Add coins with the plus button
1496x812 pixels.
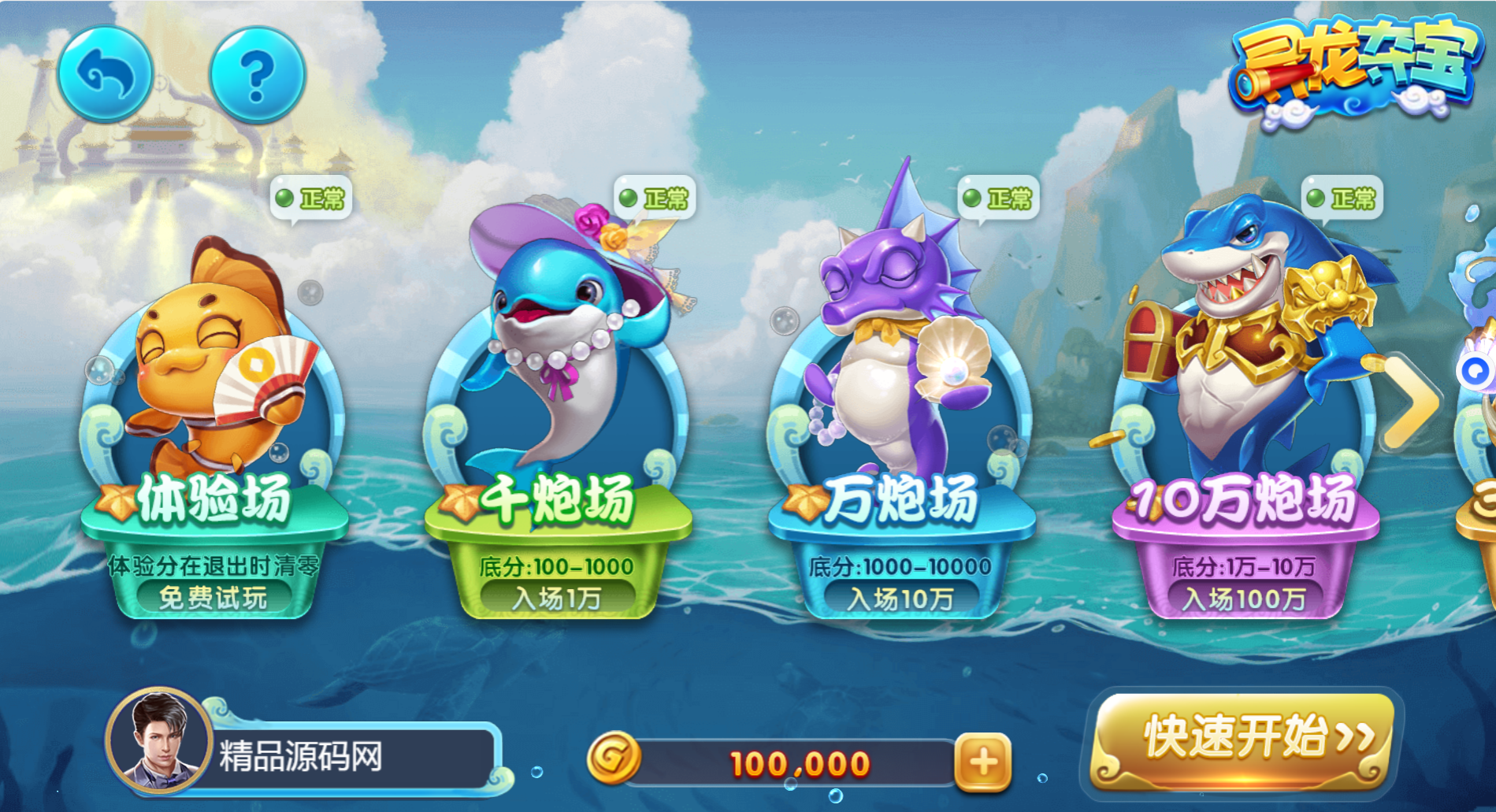[982, 762]
